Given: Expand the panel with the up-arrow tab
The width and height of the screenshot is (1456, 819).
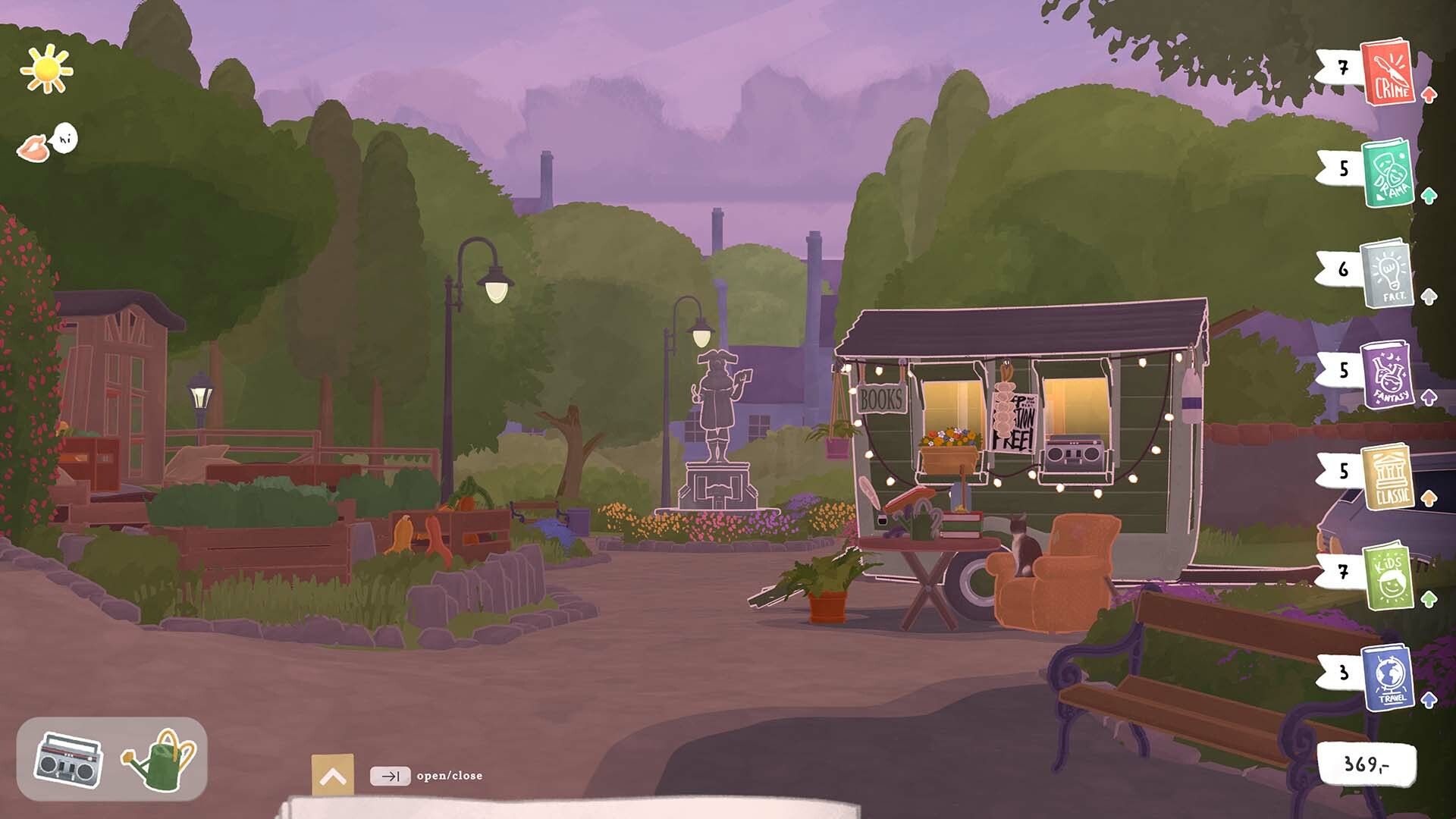Looking at the screenshot, I should (332, 775).
